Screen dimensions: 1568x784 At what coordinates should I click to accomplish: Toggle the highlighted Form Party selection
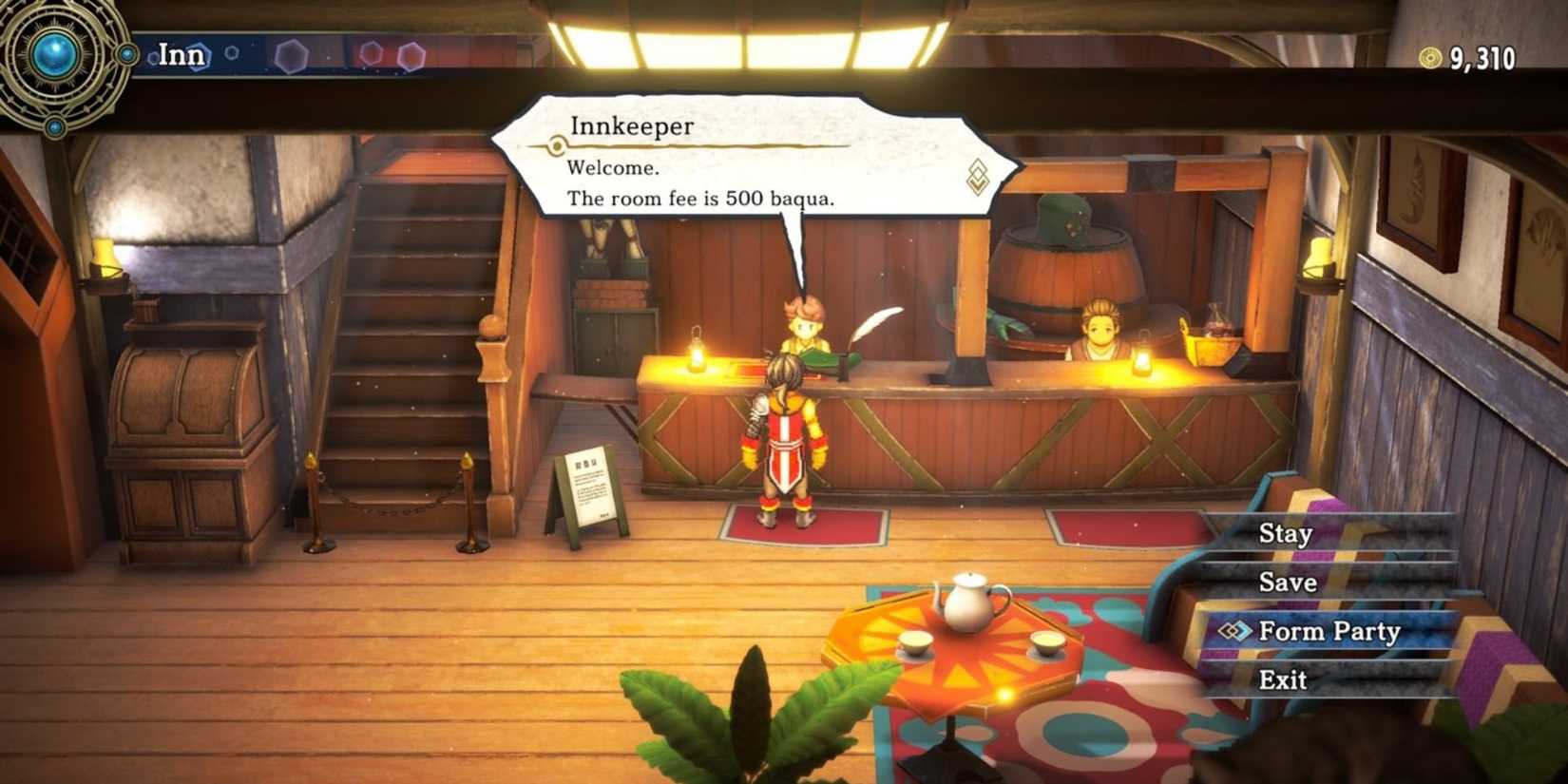[x=1329, y=631]
